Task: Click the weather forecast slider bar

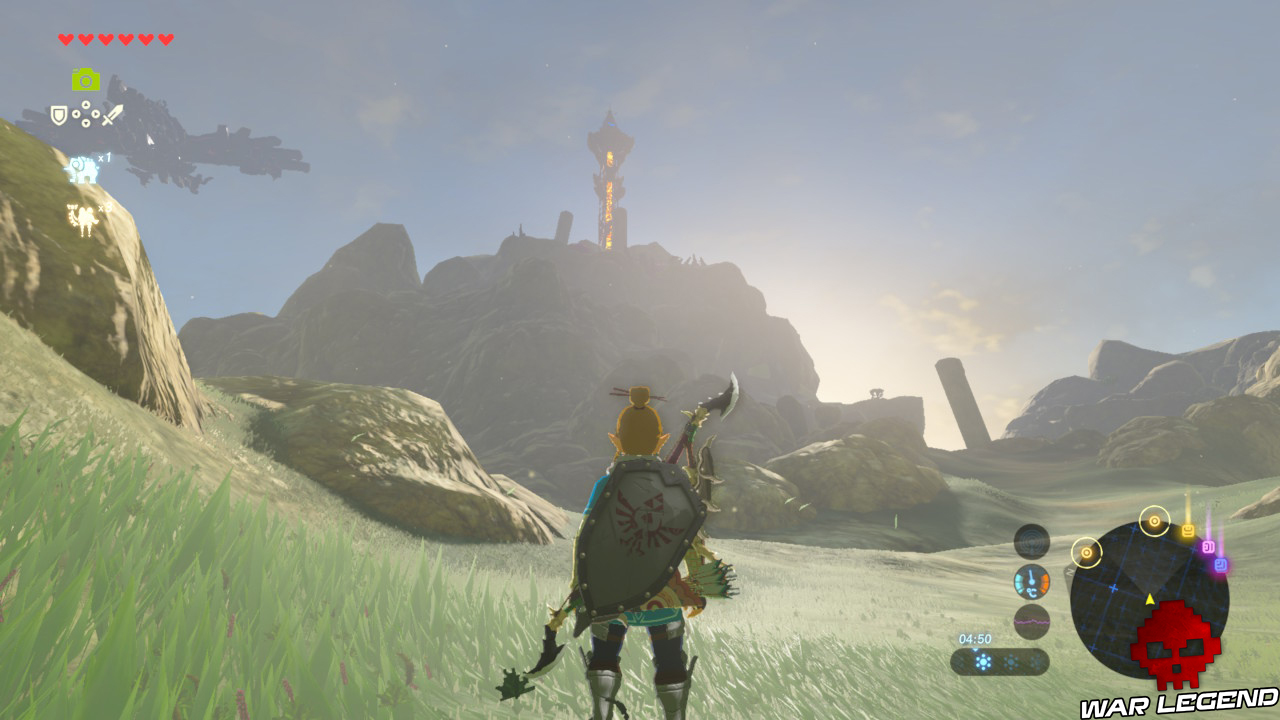Action: 1005,660
